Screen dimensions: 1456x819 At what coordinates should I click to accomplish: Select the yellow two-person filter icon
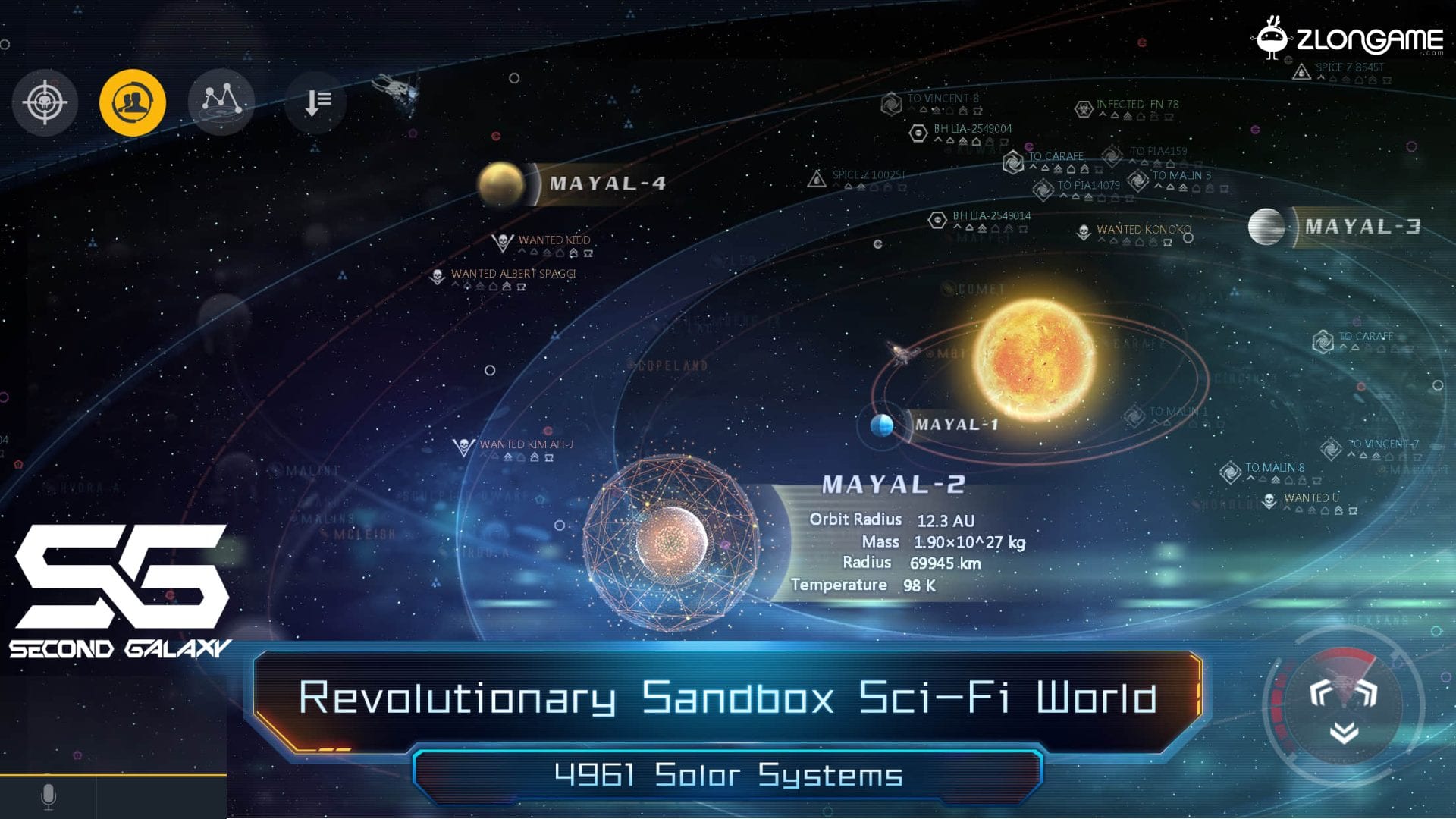pyautogui.click(x=133, y=102)
